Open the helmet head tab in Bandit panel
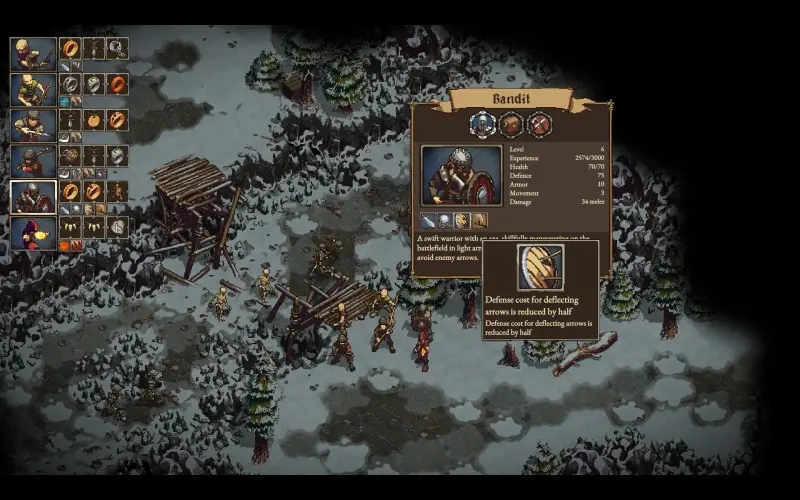Image resolution: width=800 pixels, height=500 pixels. tap(483, 124)
